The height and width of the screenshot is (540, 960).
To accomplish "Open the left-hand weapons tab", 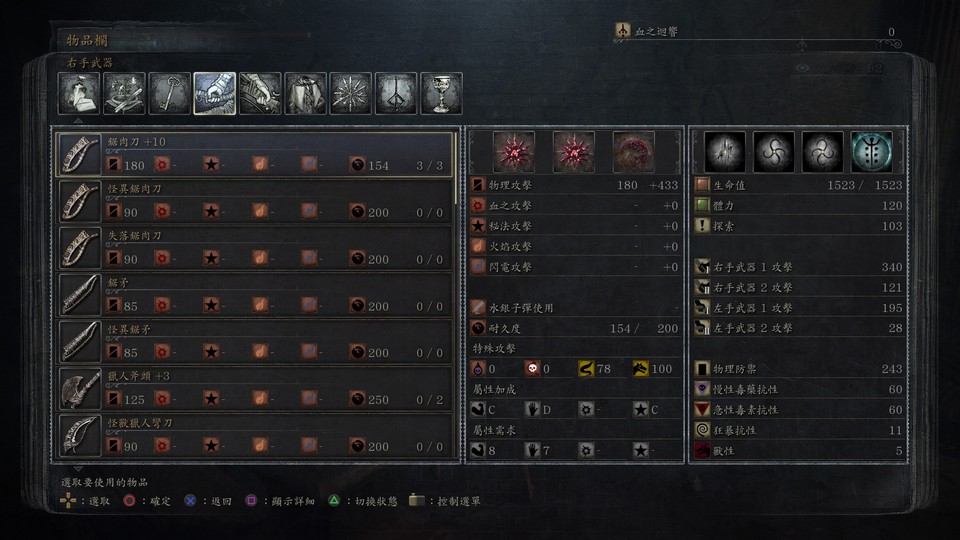I will point(260,93).
